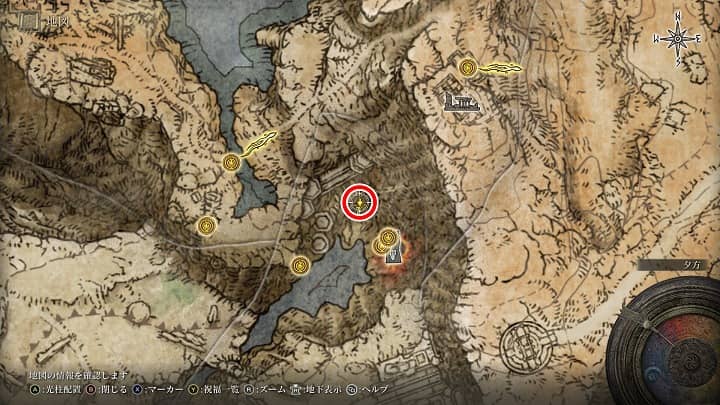Viewport: 720px width, 405px height.
Task: Click the compass rose
Action: [x=678, y=38]
